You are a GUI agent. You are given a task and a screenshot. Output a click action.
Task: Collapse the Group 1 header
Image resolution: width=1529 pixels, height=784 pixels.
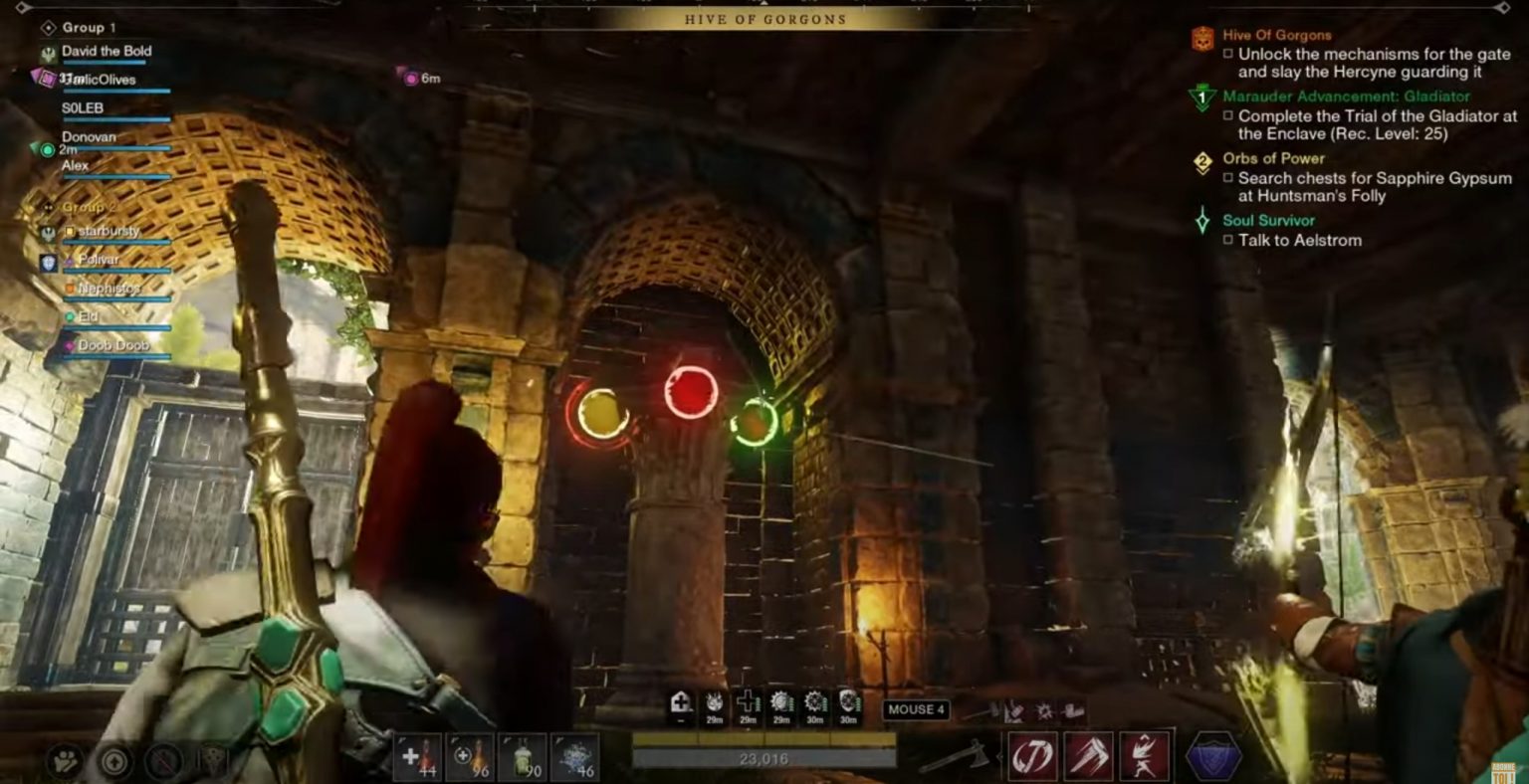point(88,27)
